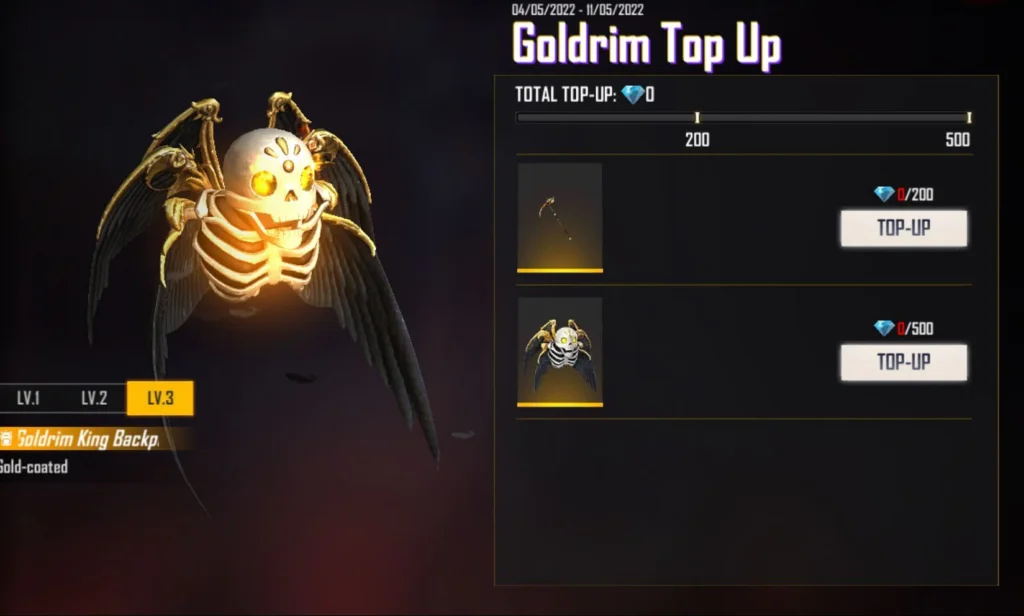The image size is (1024, 616).
Task: Choose the LV.3 backpack level tab
Action: coord(160,398)
